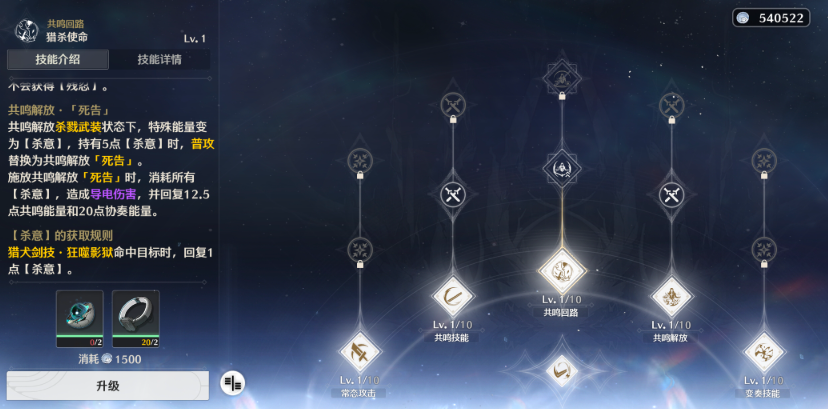Toggle the list icon beside 升级

click(232, 382)
